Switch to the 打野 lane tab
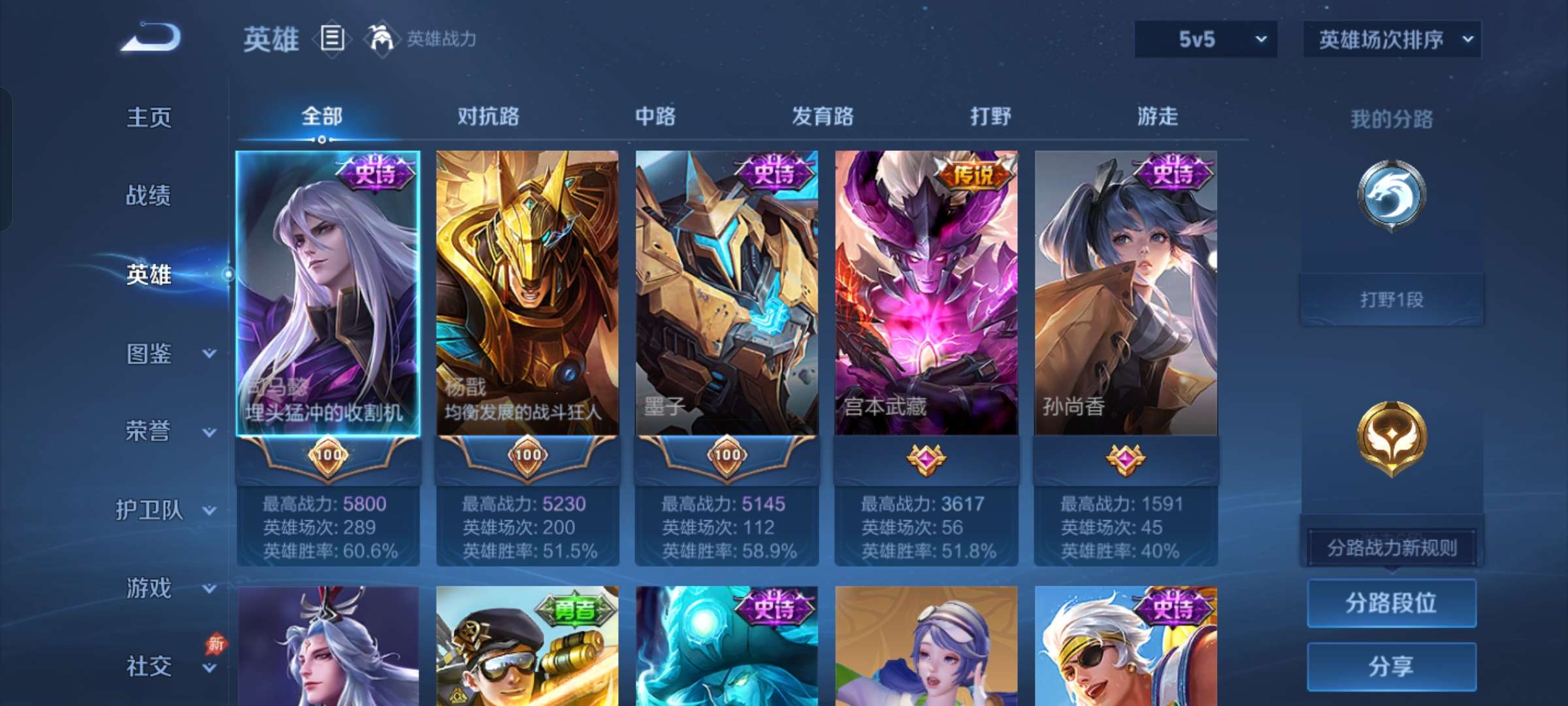 [990, 116]
